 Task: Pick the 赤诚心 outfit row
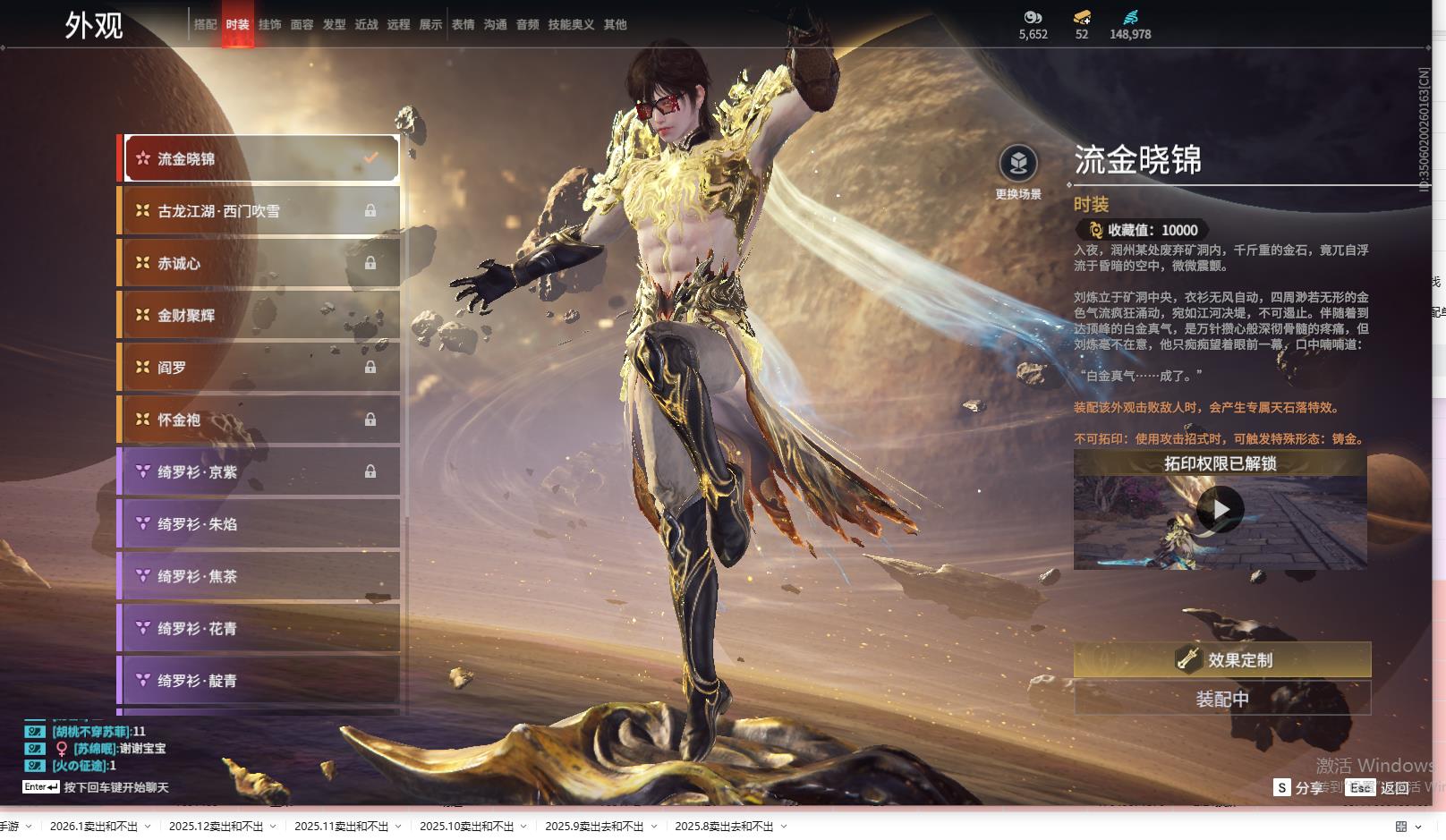click(x=259, y=263)
